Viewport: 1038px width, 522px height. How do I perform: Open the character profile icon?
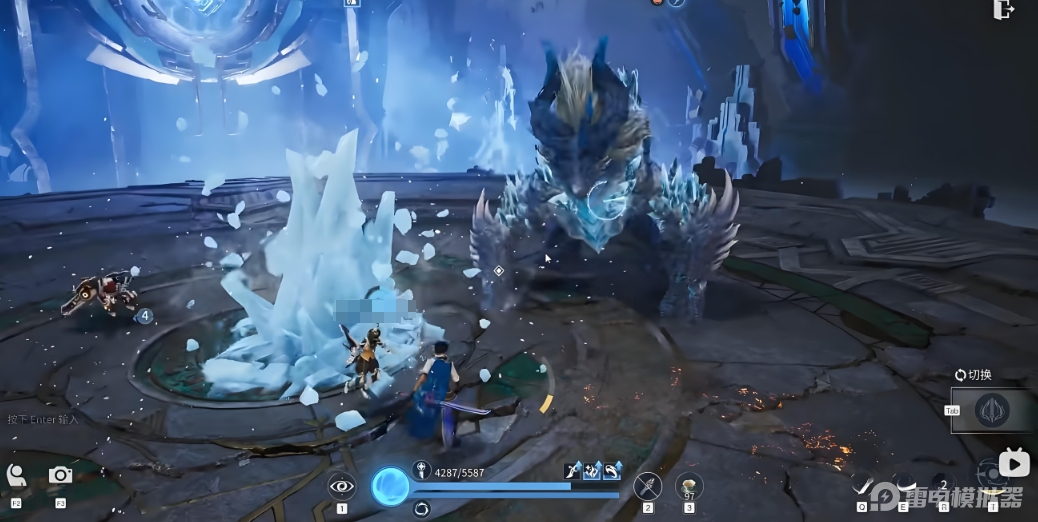coord(16,476)
